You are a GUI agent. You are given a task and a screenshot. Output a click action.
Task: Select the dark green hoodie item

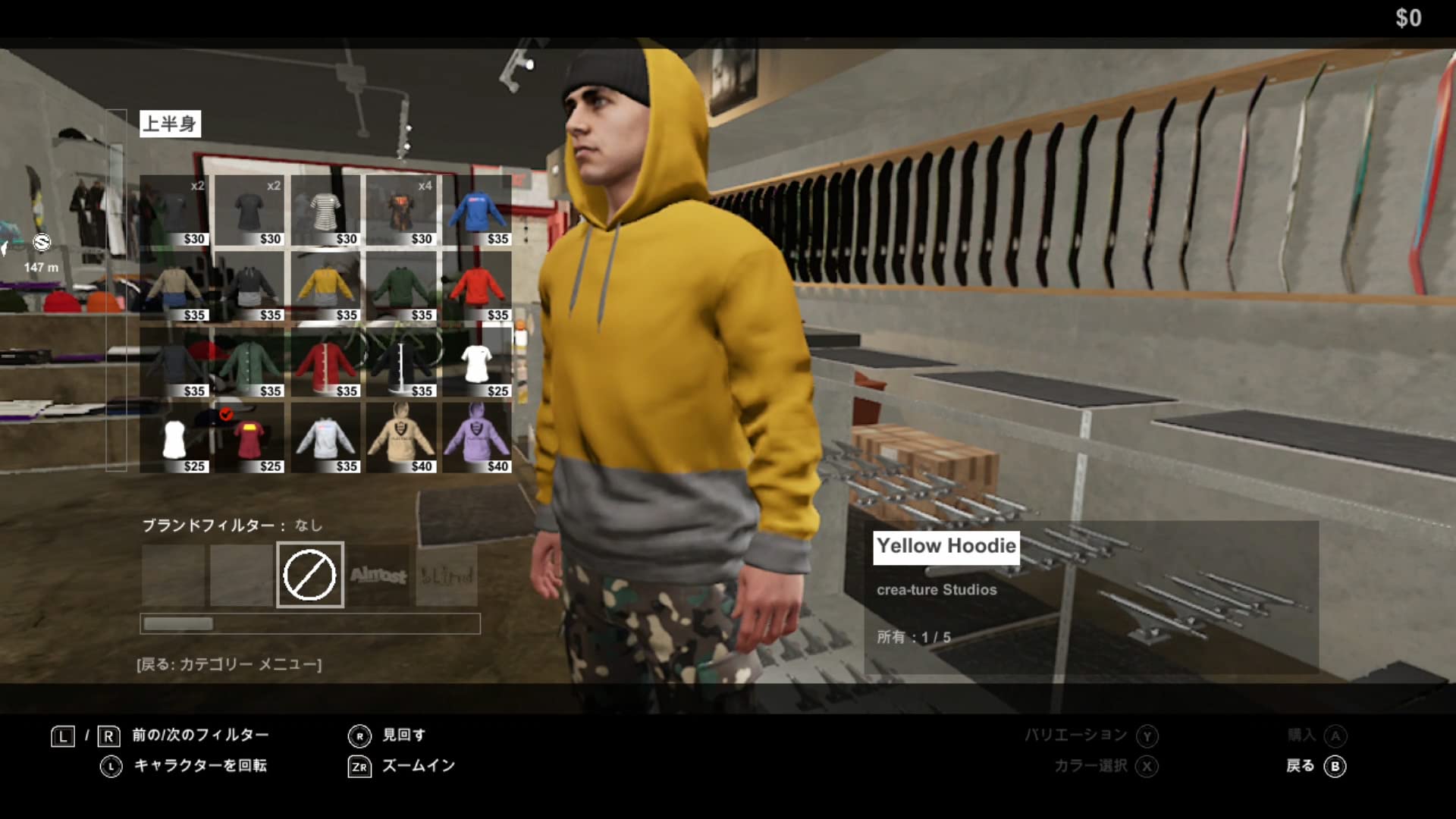point(401,286)
